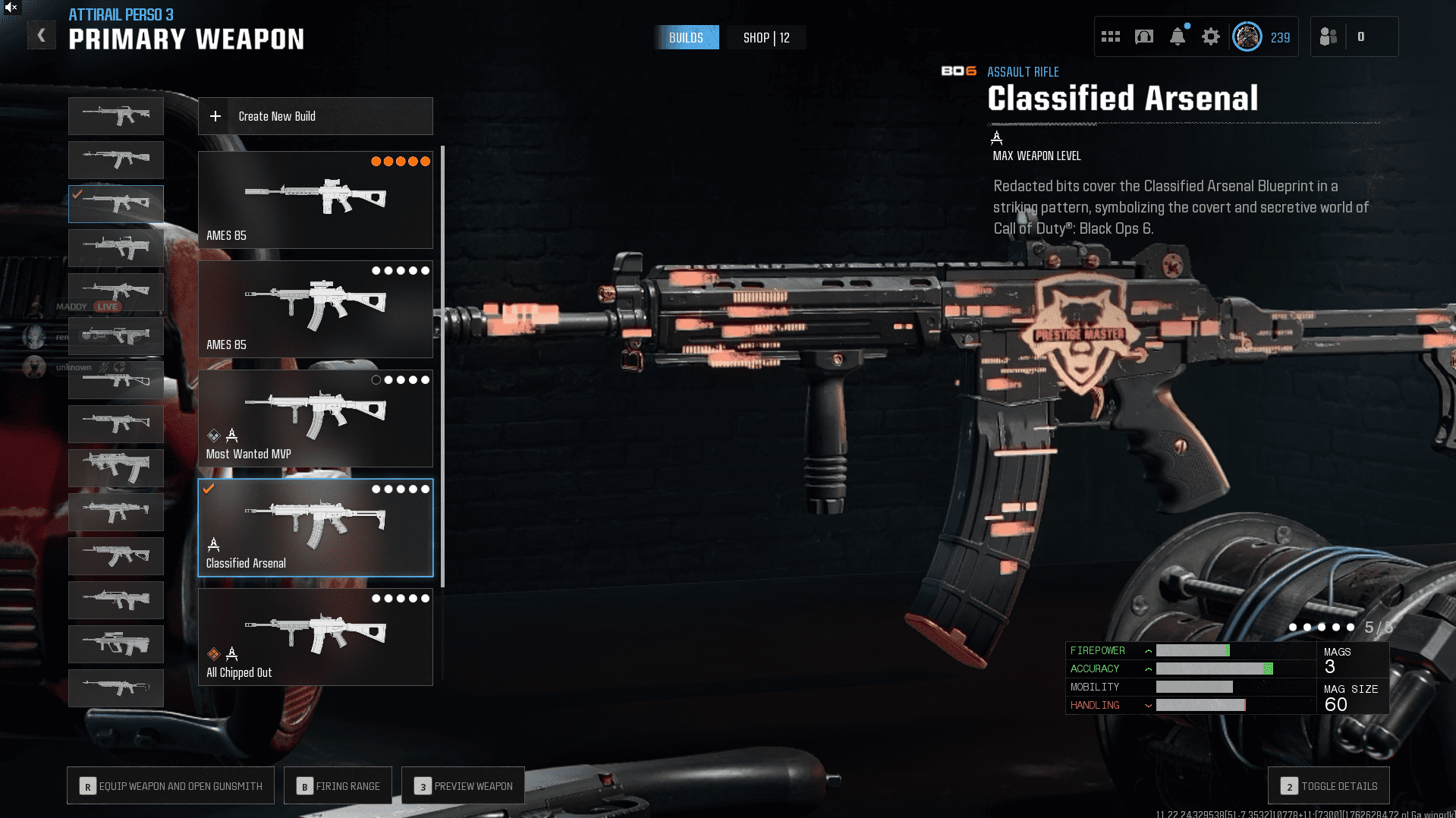Open the grid menu icon
Image resolution: width=1456 pixels, height=818 pixels.
pos(1111,36)
